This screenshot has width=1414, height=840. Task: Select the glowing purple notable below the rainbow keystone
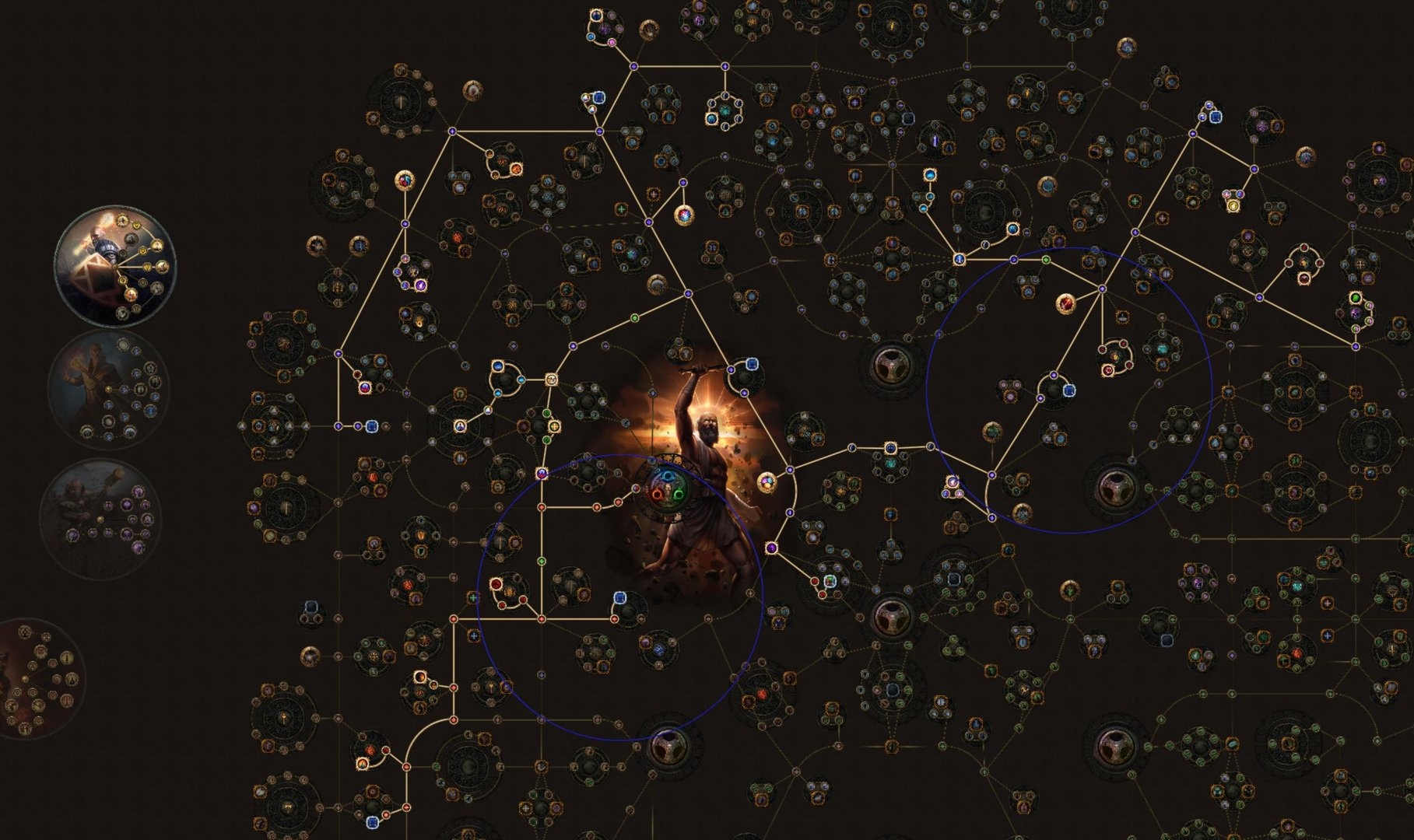(x=771, y=548)
